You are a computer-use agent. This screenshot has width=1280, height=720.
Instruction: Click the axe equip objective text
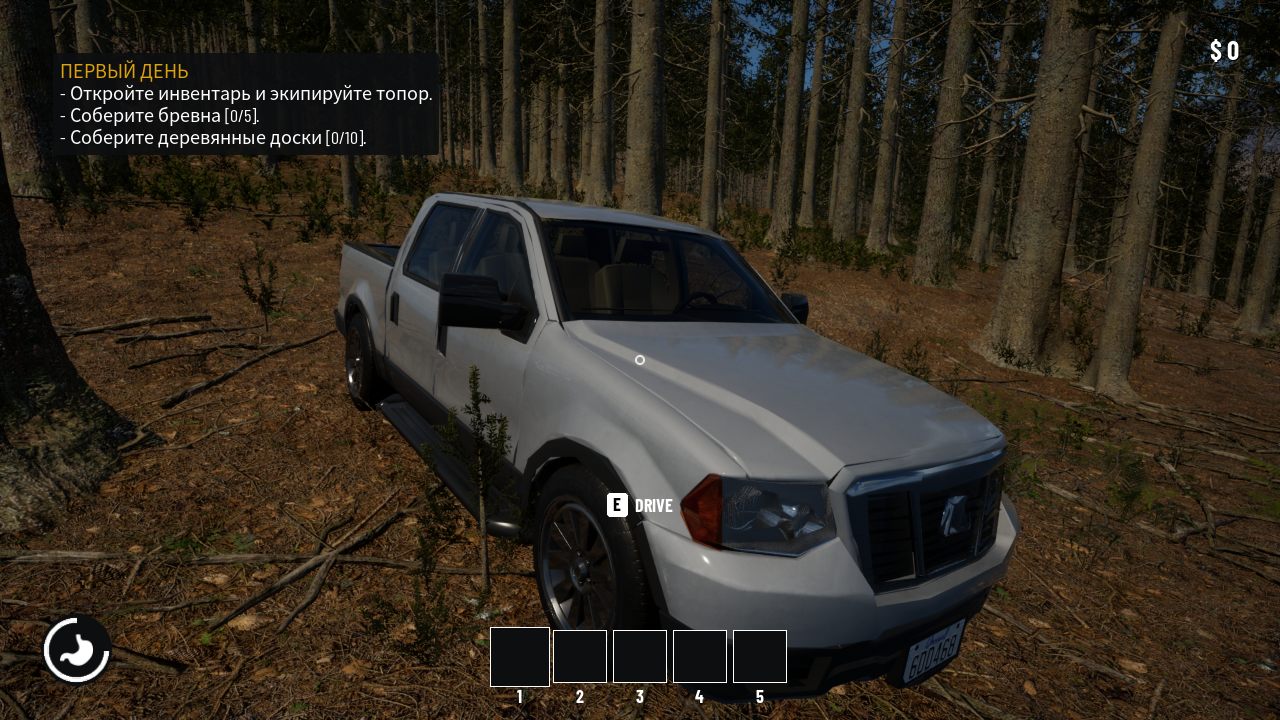tap(246, 93)
